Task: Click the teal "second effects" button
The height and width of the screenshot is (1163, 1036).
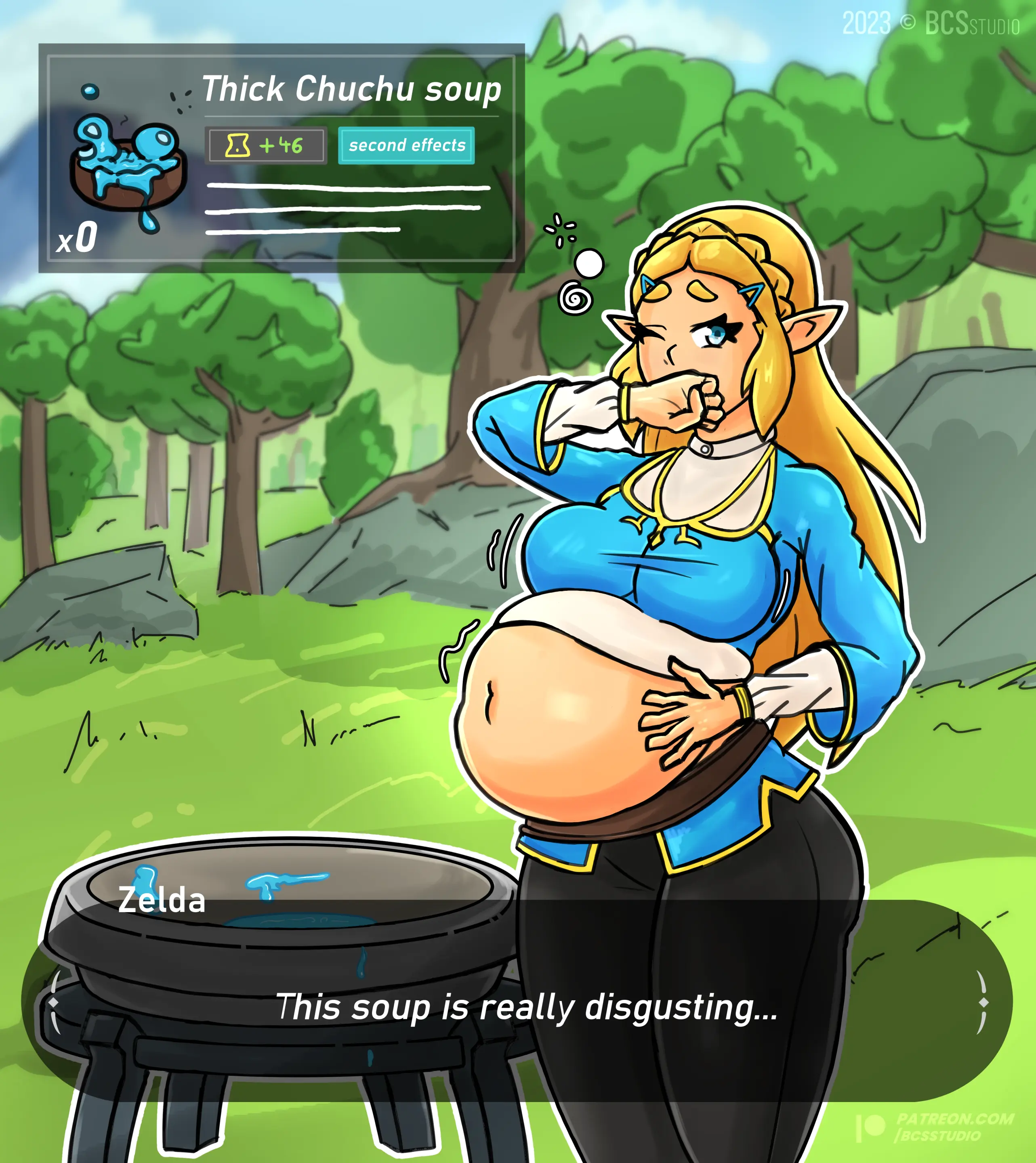Action: coord(406,146)
